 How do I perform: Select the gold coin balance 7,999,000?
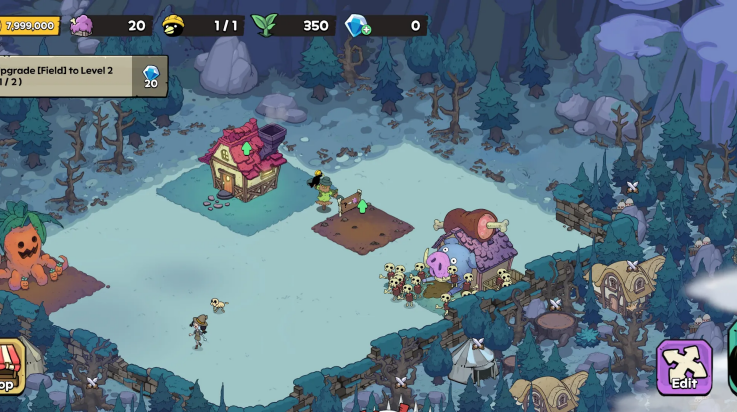coord(29,25)
